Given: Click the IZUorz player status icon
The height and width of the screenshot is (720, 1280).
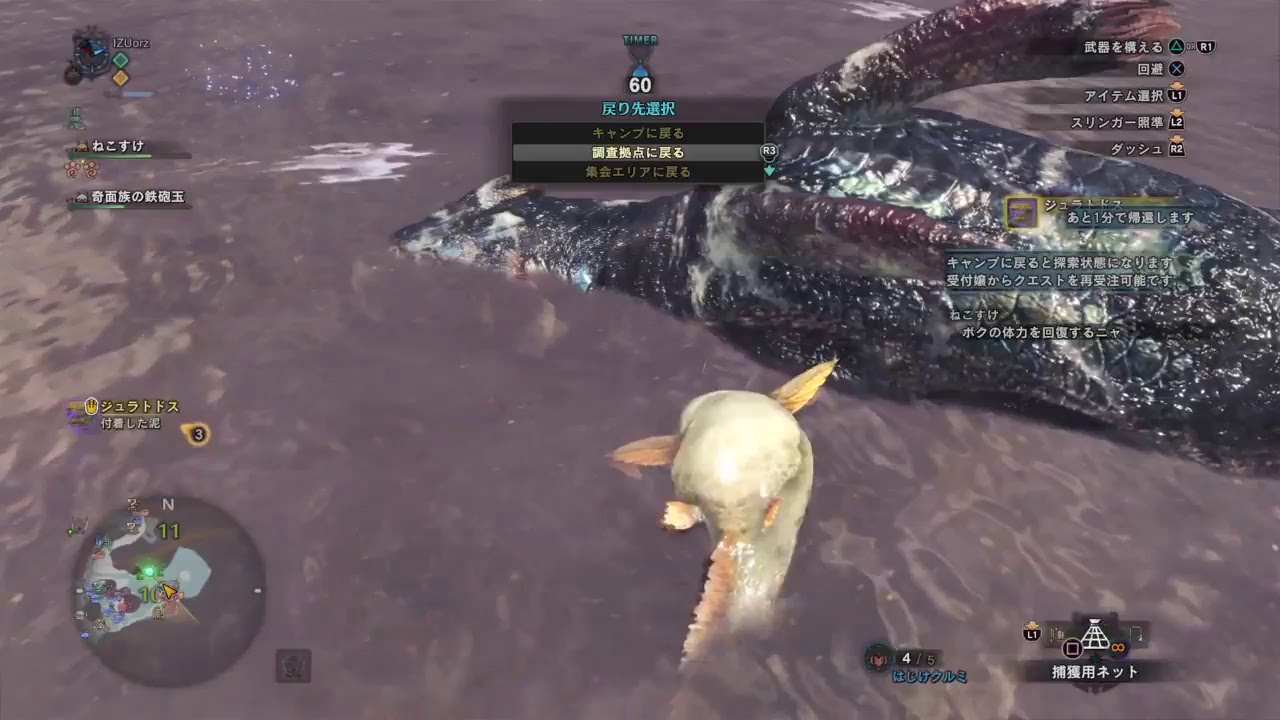Looking at the screenshot, I should coord(92,50).
